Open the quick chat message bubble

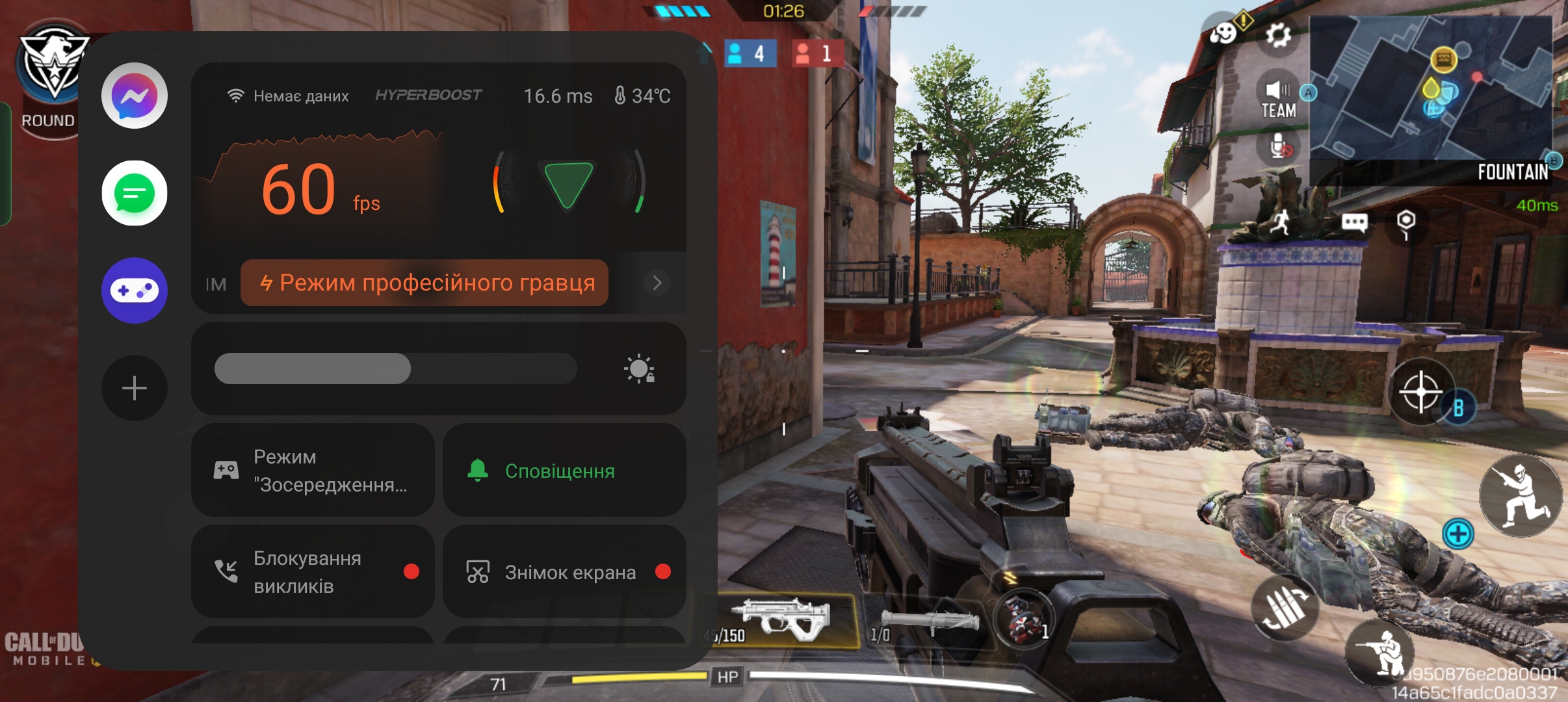pyautogui.click(x=1354, y=223)
